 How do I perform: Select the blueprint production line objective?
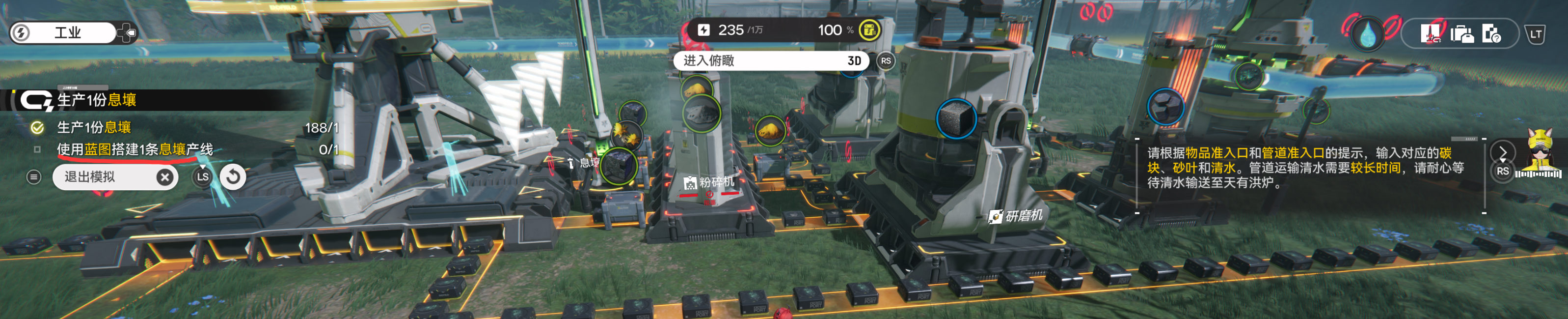(x=135, y=149)
